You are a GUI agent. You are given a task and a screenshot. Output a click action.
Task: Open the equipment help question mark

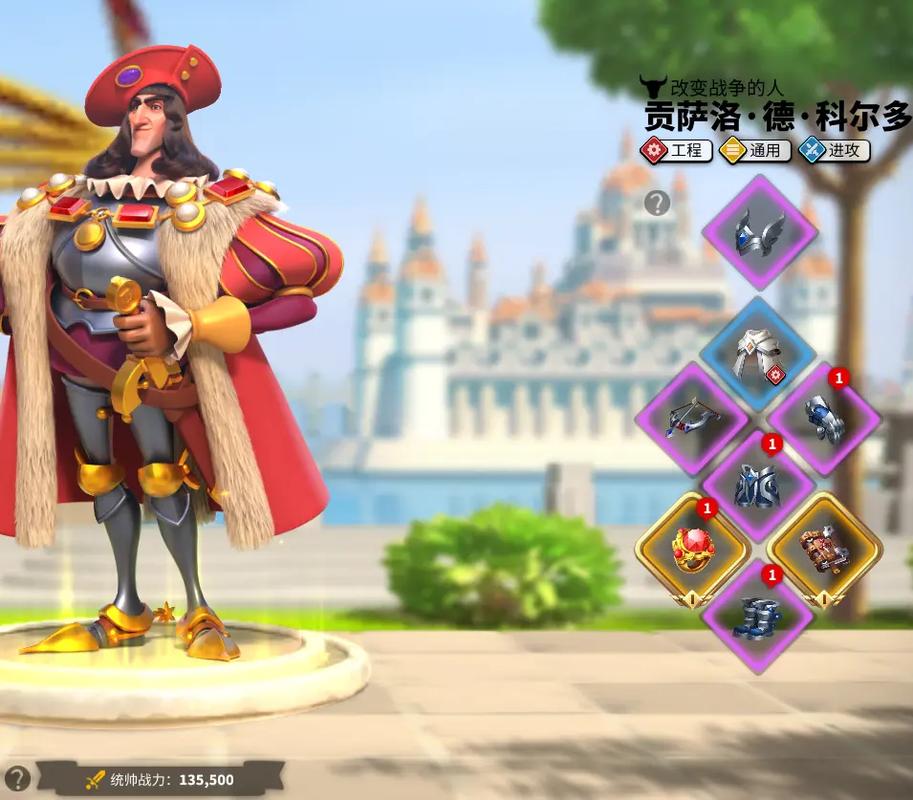point(656,204)
